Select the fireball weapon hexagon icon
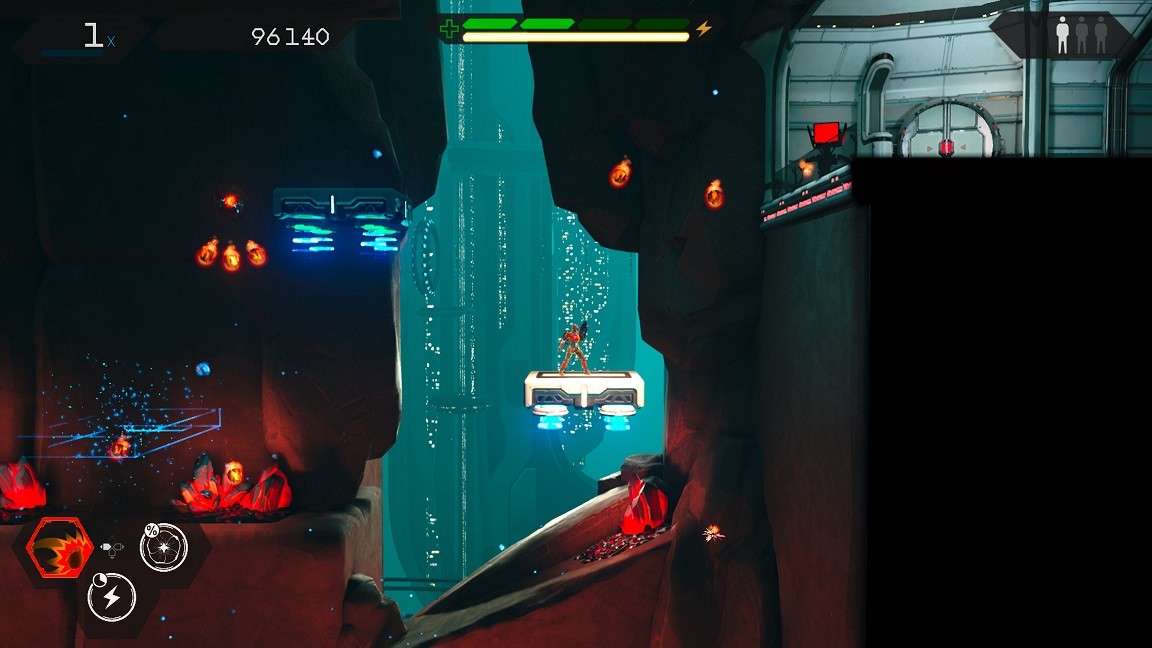The image size is (1152, 648). (x=59, y=549)
